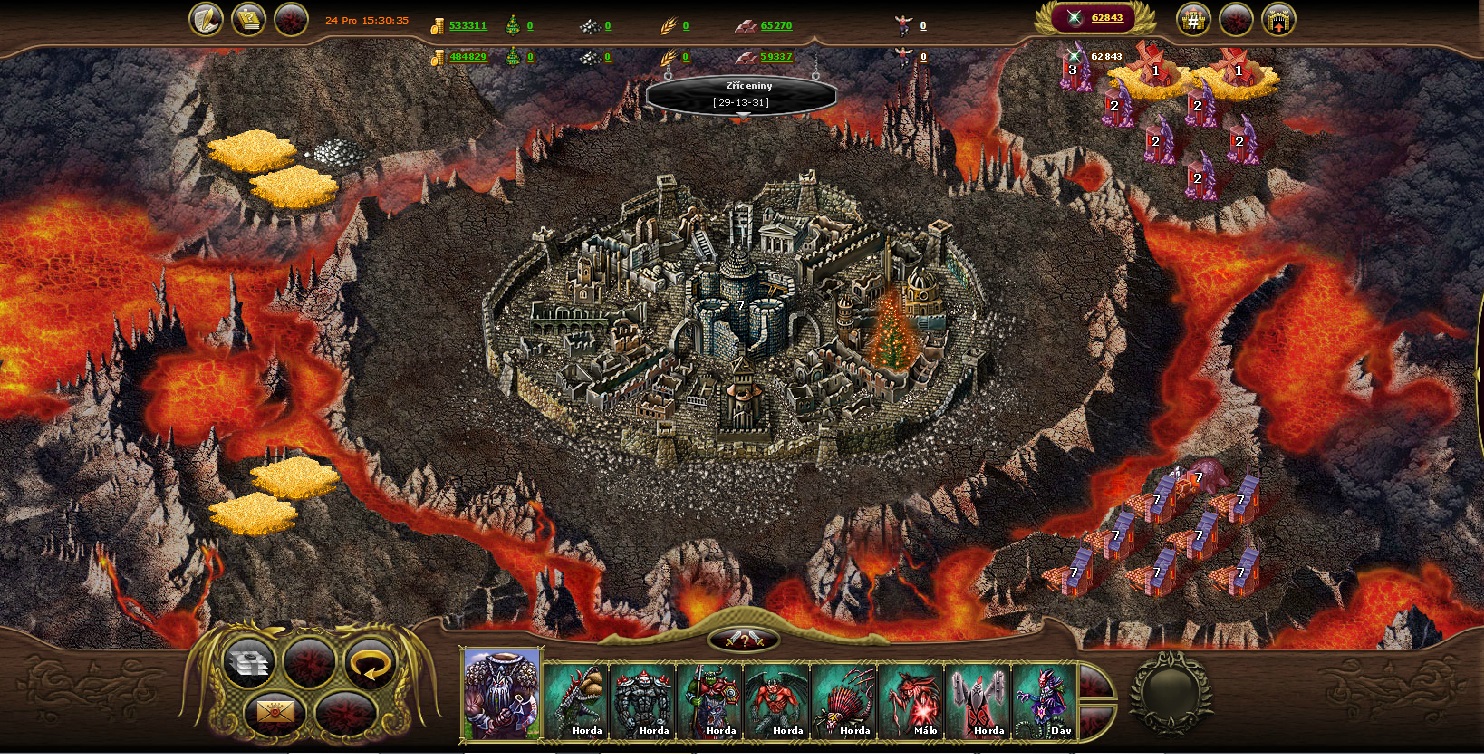This screenshot has width=1484, height=754.
Task: Click the ore amount 65270
Action: (776, 26)
